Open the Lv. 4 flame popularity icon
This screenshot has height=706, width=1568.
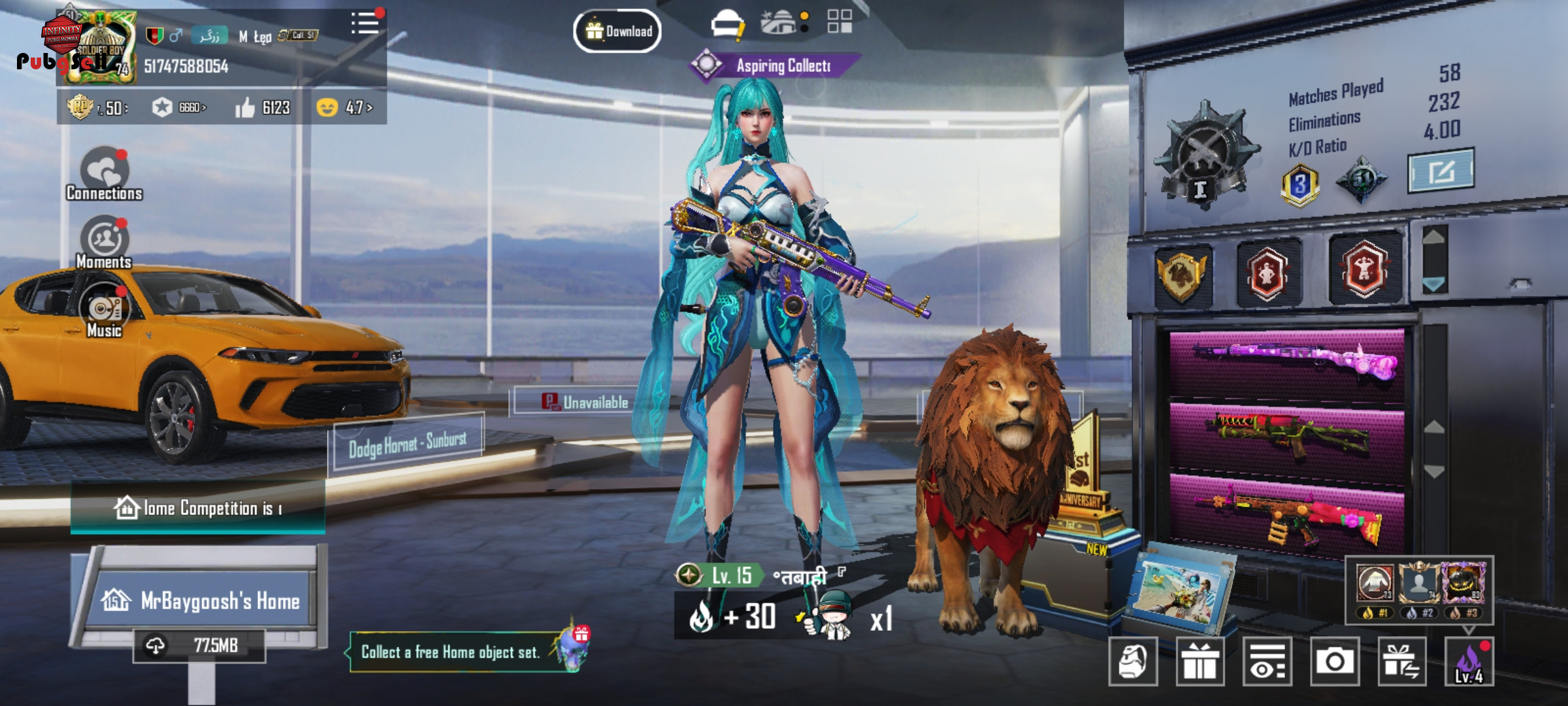click(x=1469, y=662)
